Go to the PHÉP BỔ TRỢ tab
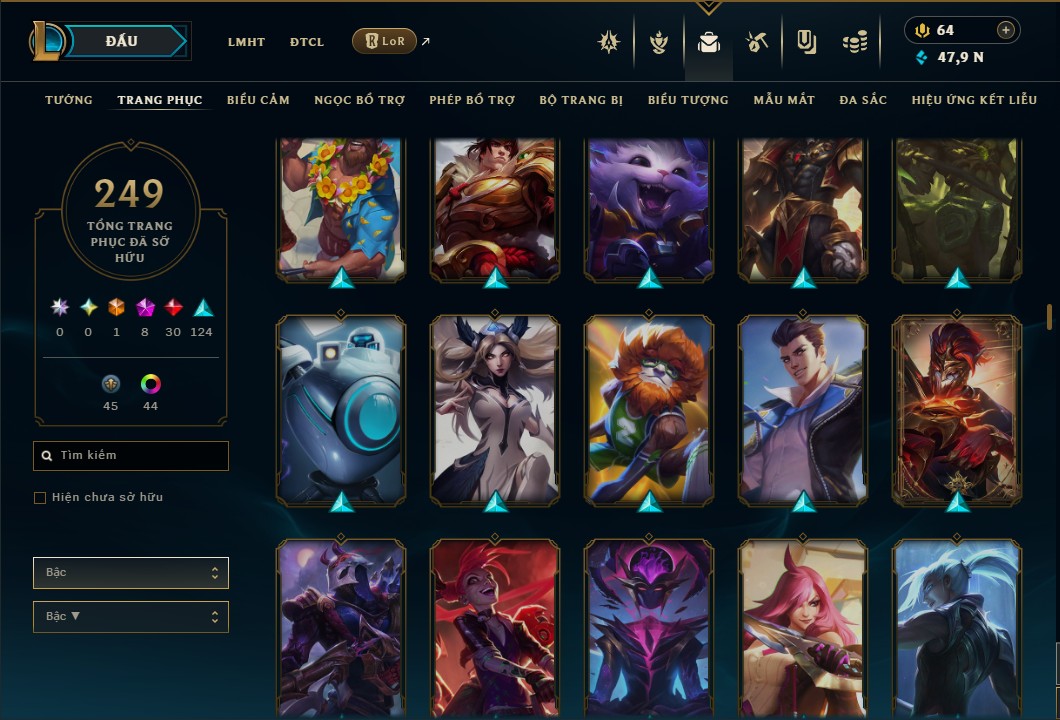Image resolution: width=1060 pixels, height=720 pixels. 472,100
